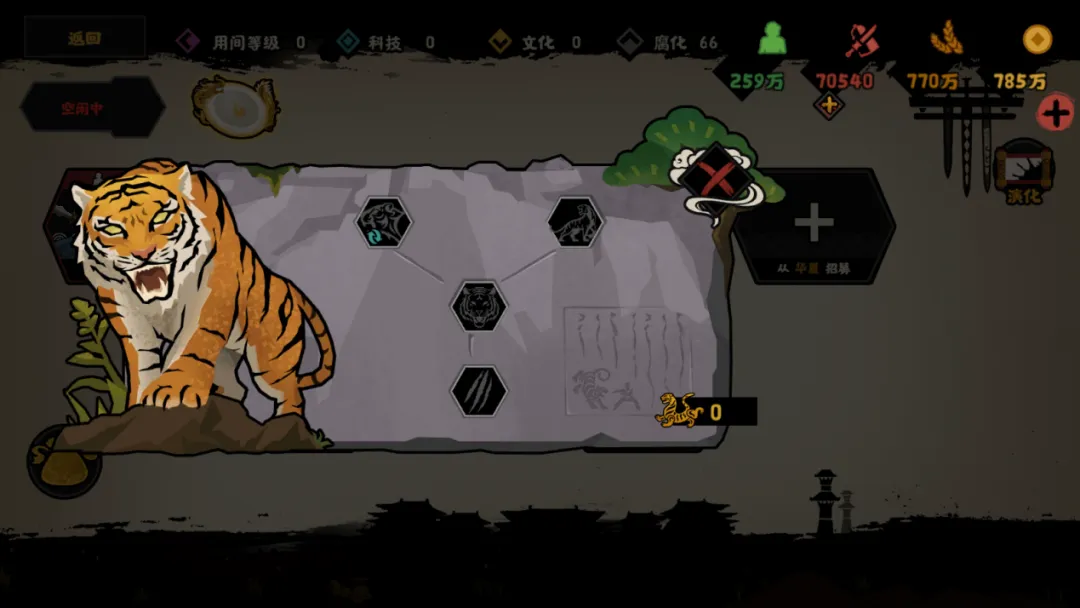The width and height of the screenshot is (1080, 608).
Task: Add a recruit via the grey plus slot
Action: (x=814, y=225)
